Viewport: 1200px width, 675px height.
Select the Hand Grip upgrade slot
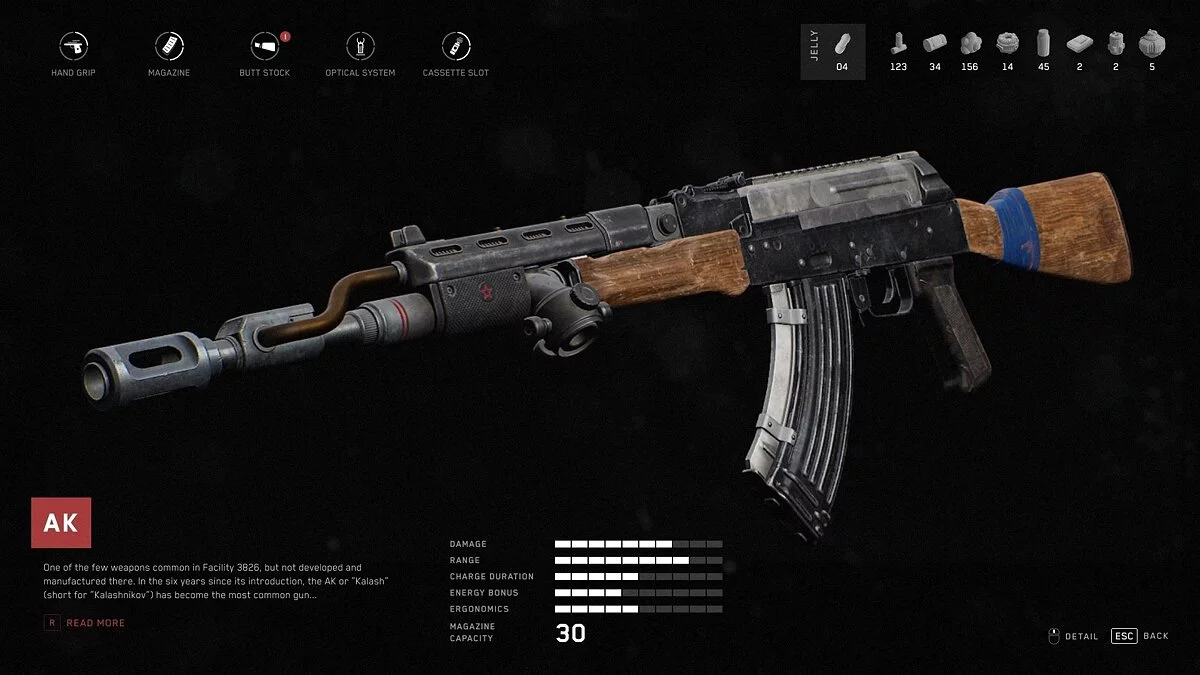point(73,47)
